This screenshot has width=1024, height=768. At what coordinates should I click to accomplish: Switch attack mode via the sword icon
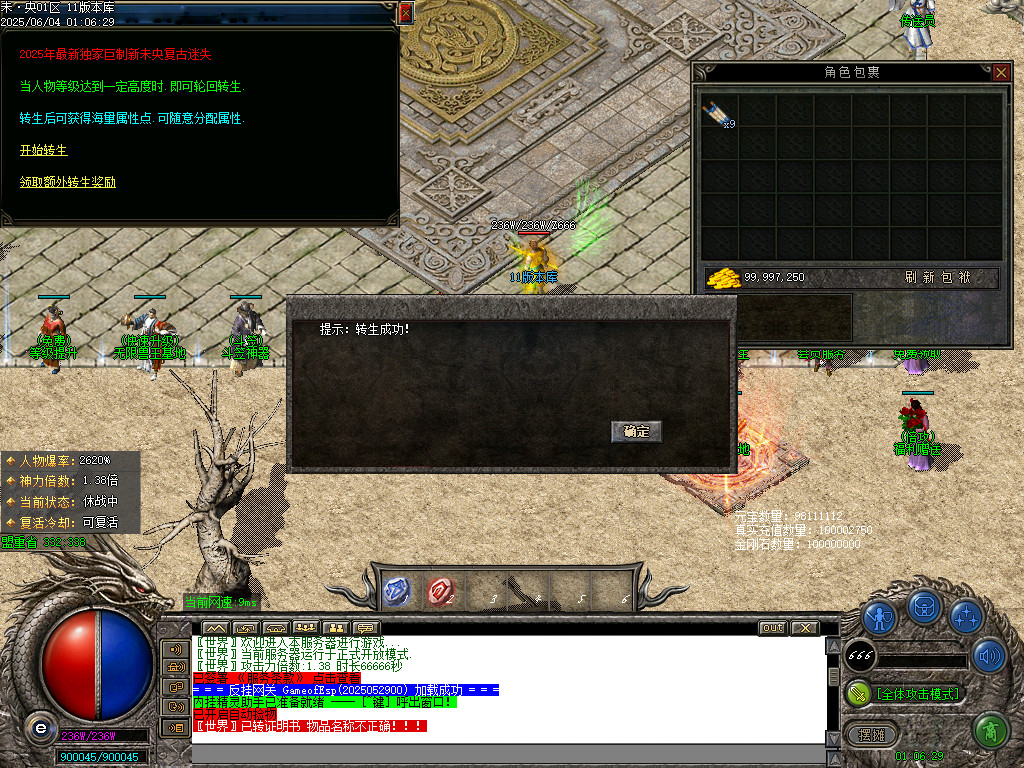(x=858, y=693)
